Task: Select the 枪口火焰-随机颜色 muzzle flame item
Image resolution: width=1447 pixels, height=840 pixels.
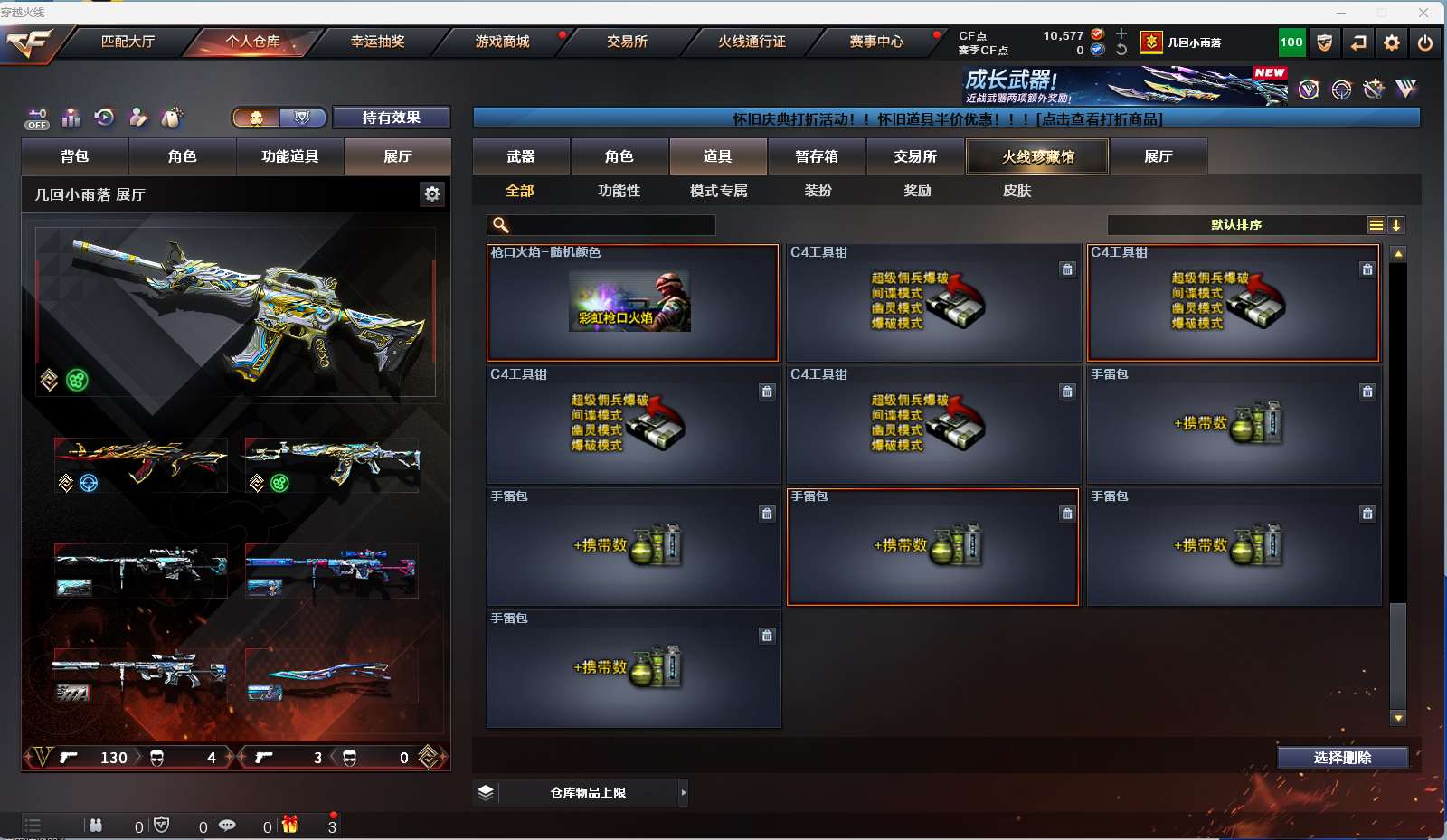Action: 632,303
